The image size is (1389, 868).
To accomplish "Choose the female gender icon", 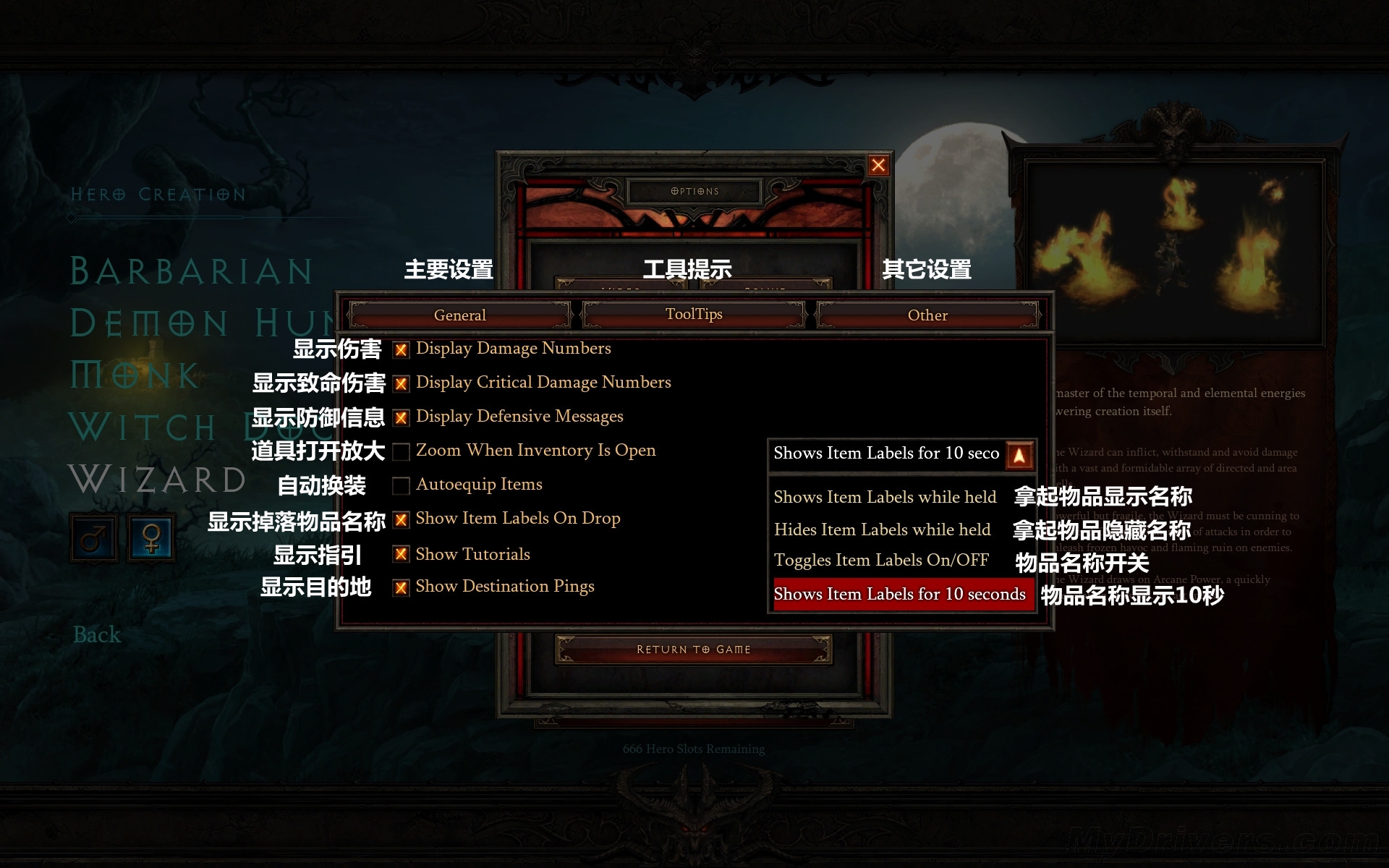I will (152, 538).
